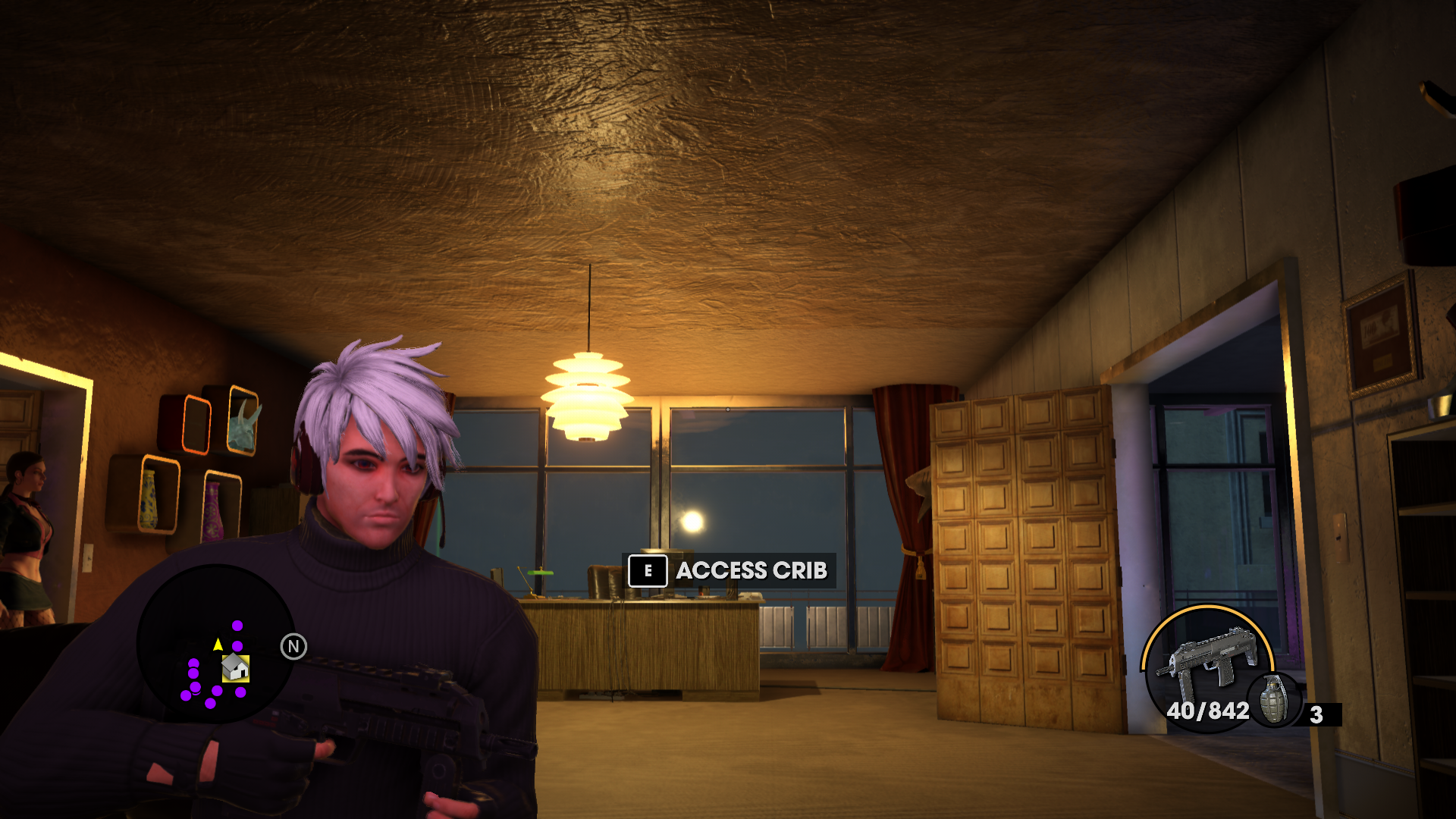Select the crib house marker on minimap
The height and width of the screenshot is (819, 1456).
point(235,668)
